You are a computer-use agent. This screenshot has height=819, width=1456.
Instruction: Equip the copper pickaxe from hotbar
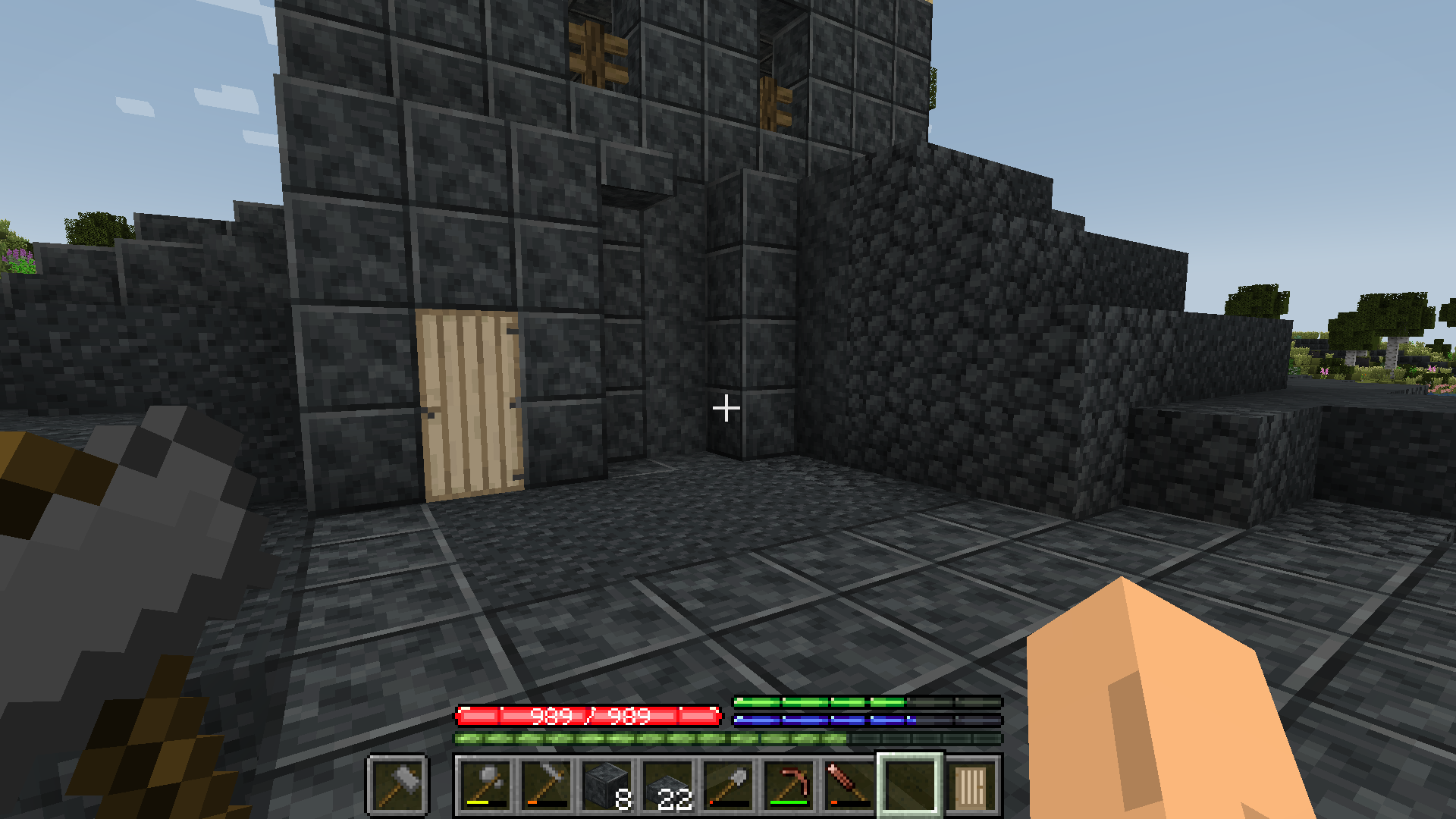pyautogui.click(x=789, y=784)
